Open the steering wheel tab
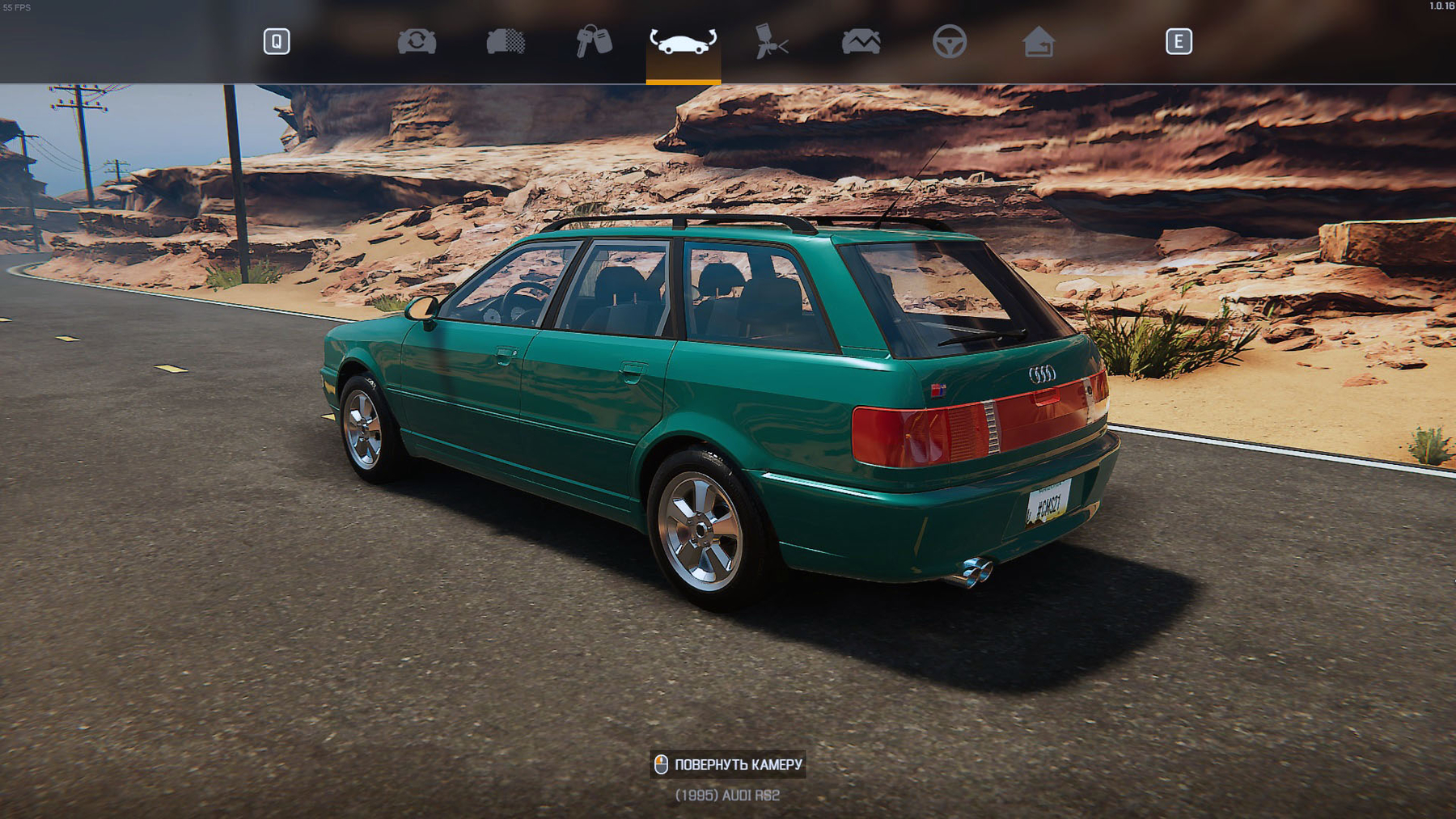Image resolution: width=1456 pixels, height=819 pixels. coord(949,41)
